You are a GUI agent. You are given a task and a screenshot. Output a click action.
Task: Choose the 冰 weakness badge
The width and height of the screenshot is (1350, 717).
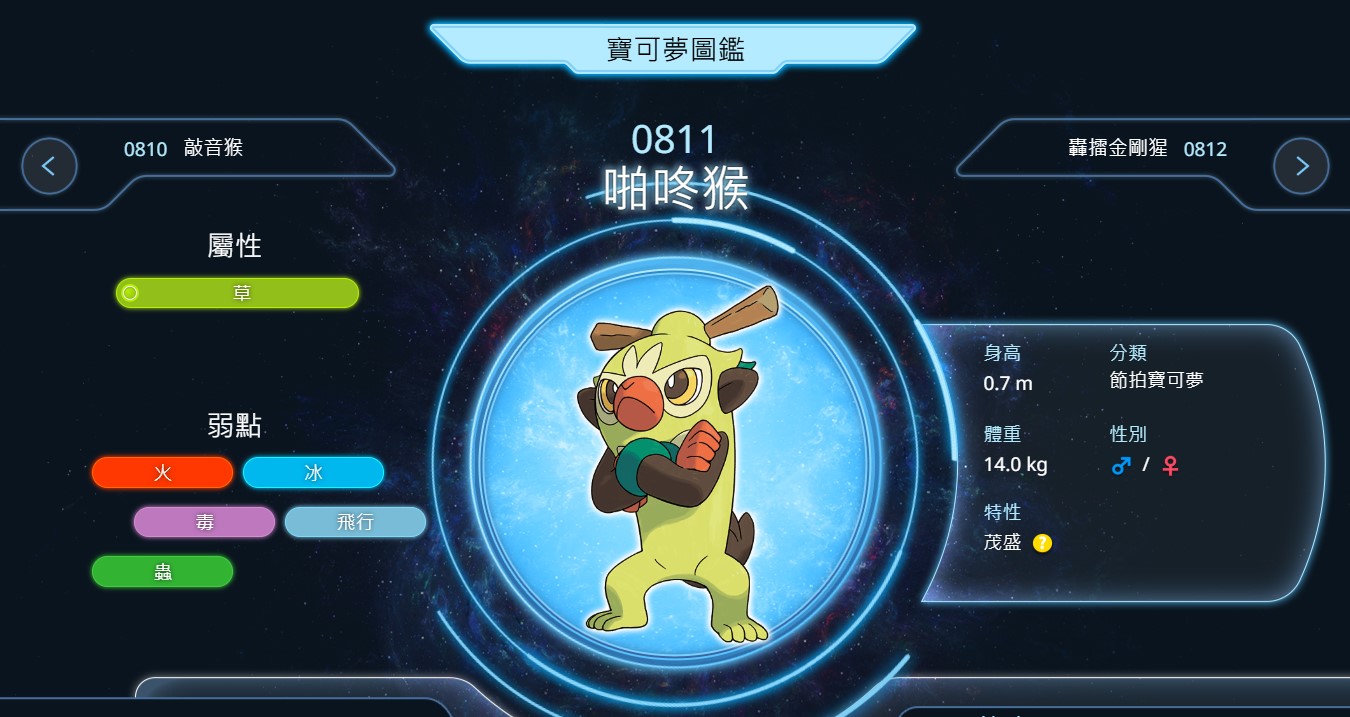tap(313, 473)
